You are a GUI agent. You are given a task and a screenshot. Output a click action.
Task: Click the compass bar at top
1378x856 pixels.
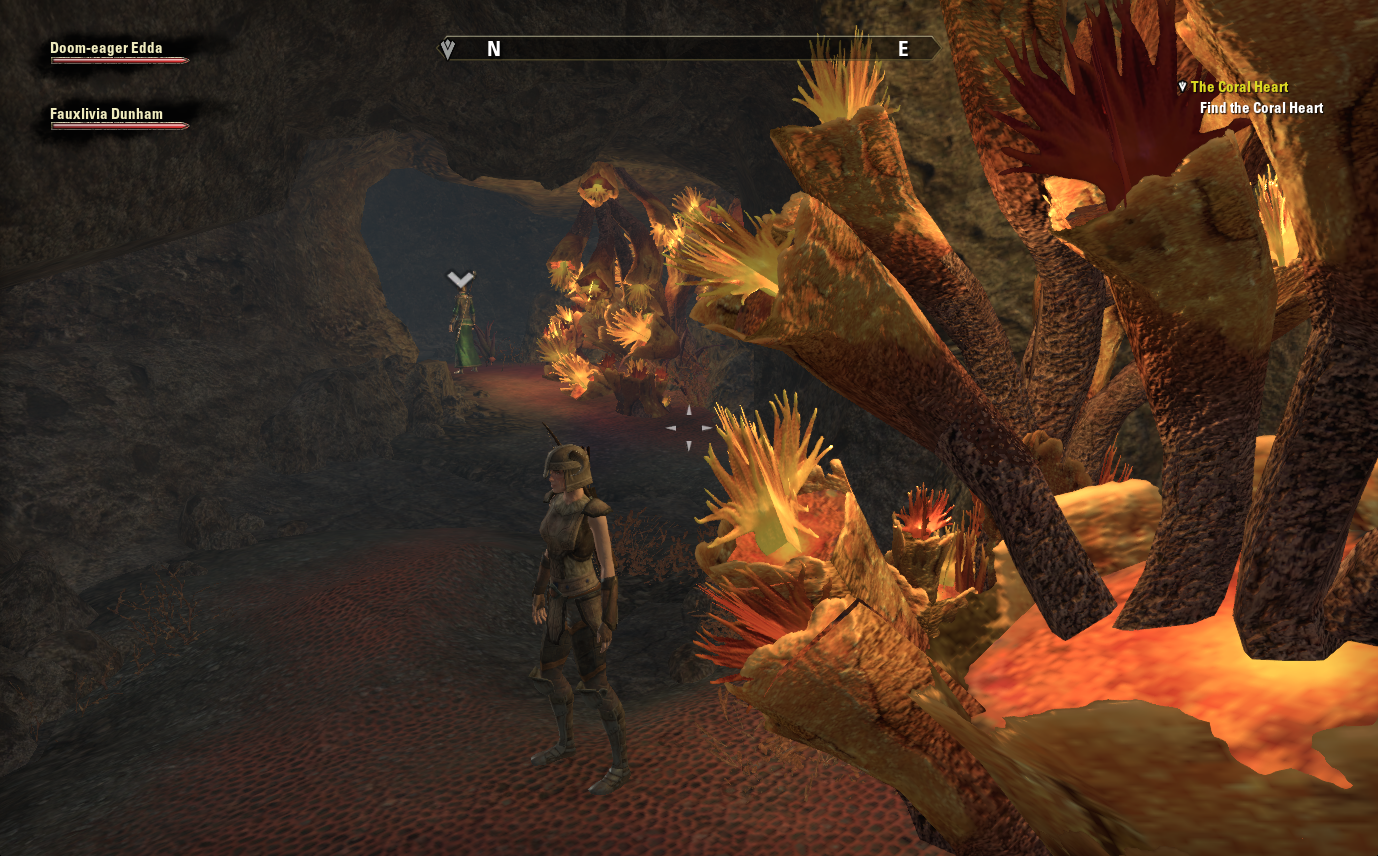[690, 48]
